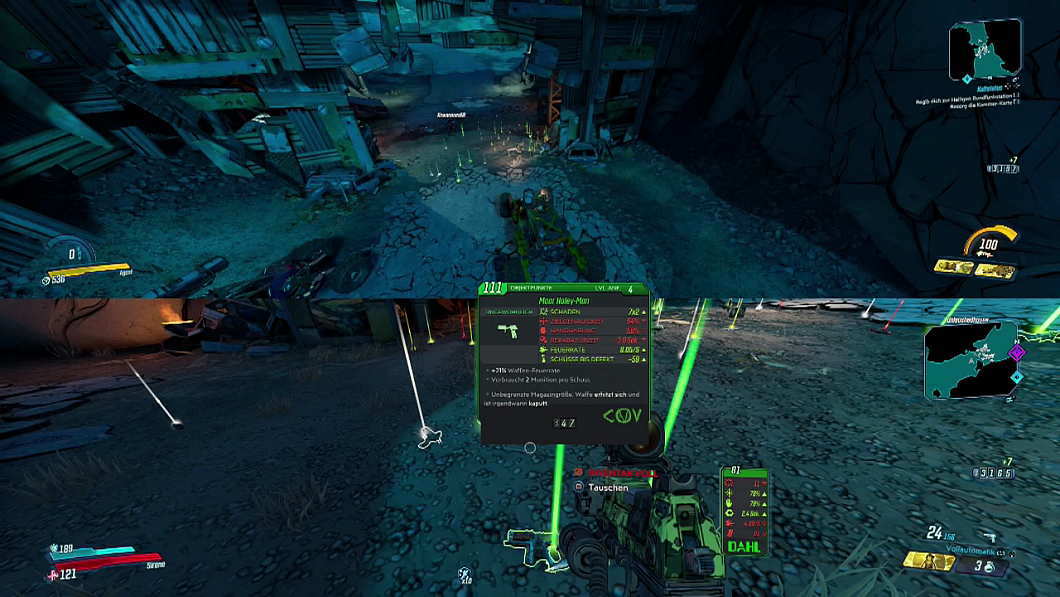Viewport: 1060px width, 597px height.
Task: Click the cyan diamond marker on minimap
Action: (1016, 377)
